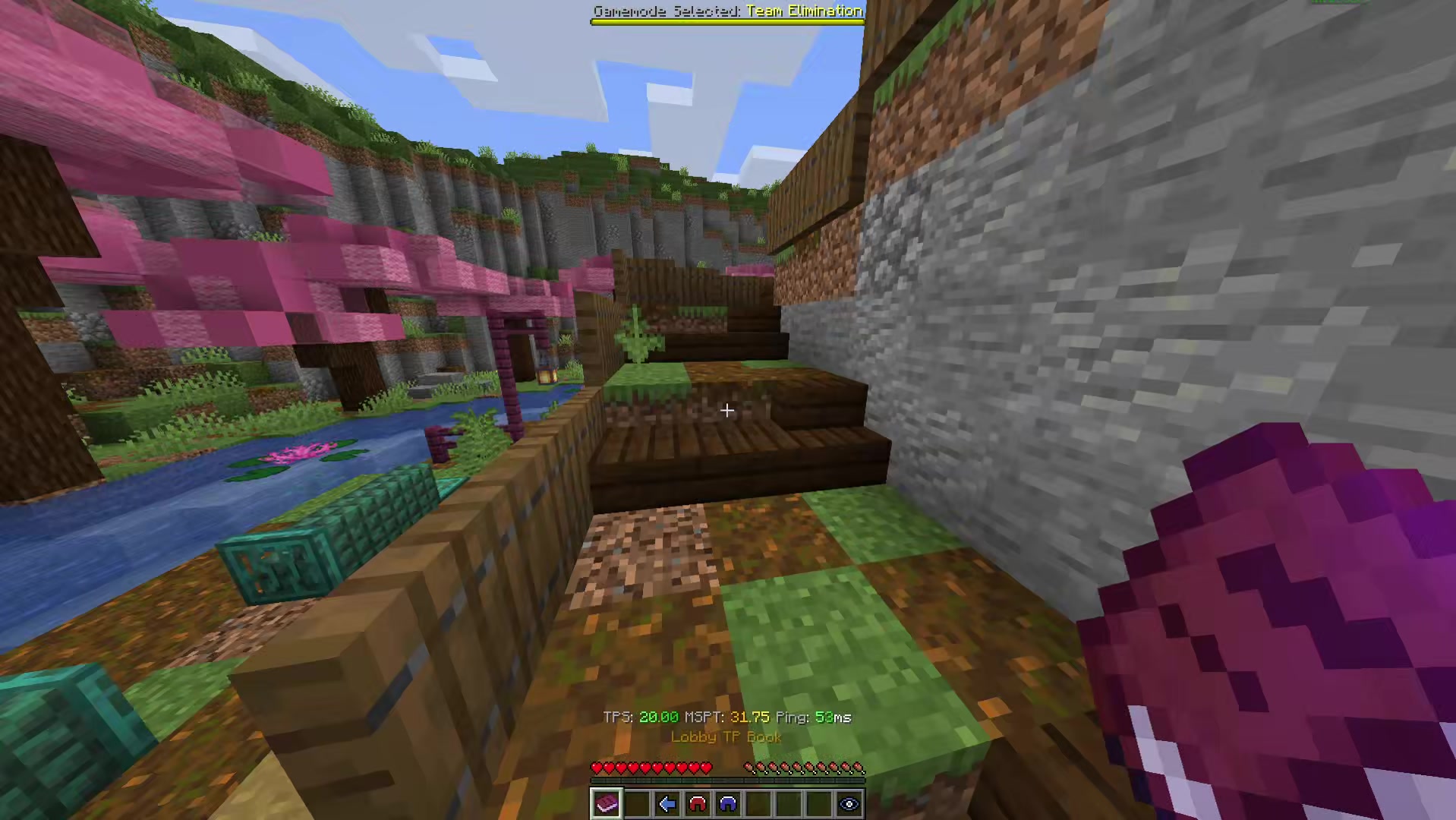Click the yellow gamemode progress bar
This screenshot has width=1456, height=820.
pyautogui.click(x=726, y=21)
